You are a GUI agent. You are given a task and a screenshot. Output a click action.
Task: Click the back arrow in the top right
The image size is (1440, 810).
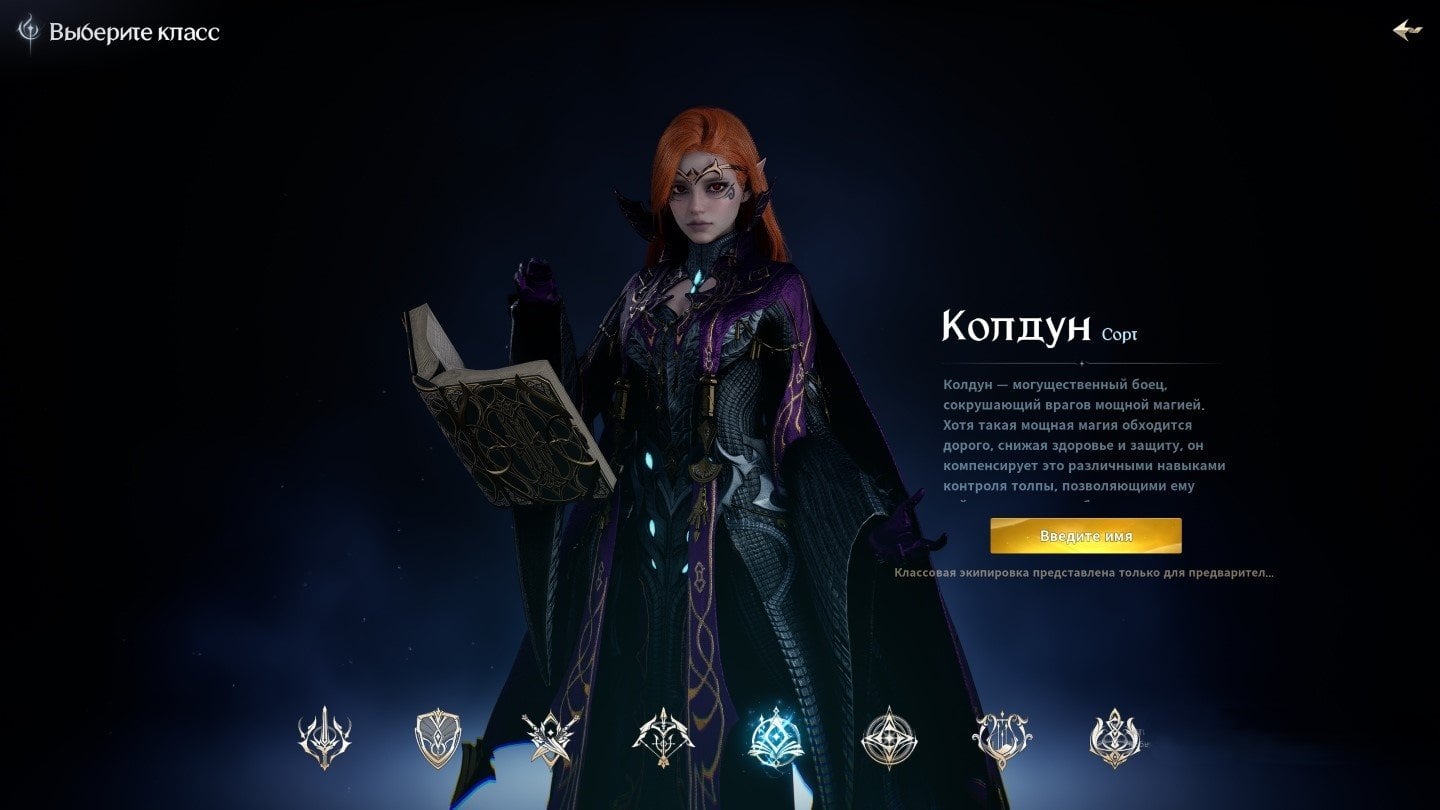click(1409, 29)
